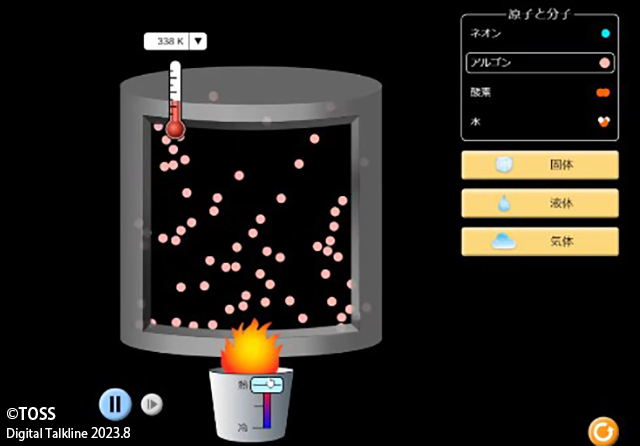Click the heat/cool slider handle
This screenshot has width=640, height=446.
269,384
